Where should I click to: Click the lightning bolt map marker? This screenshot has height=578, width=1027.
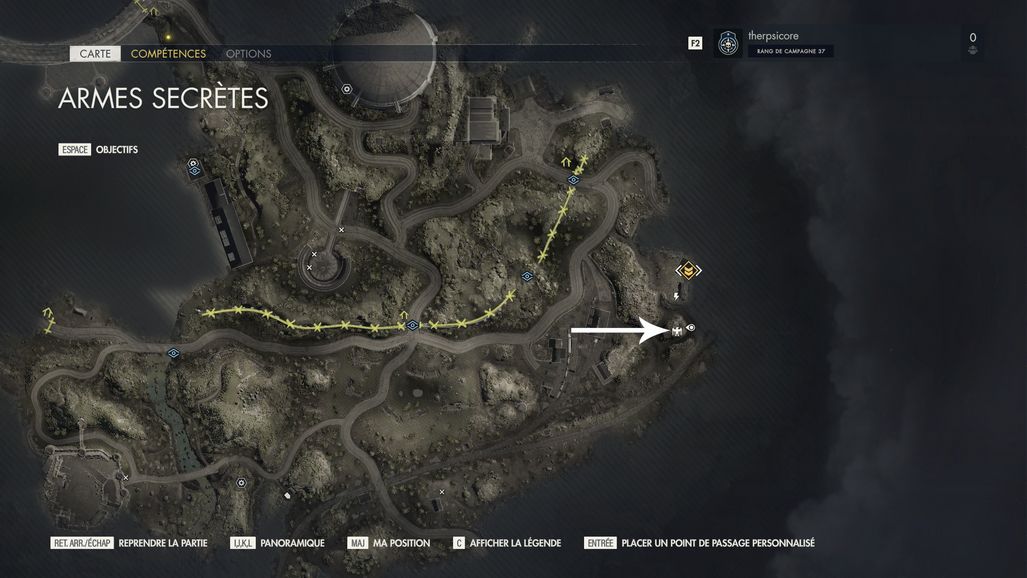coord(677,296)
